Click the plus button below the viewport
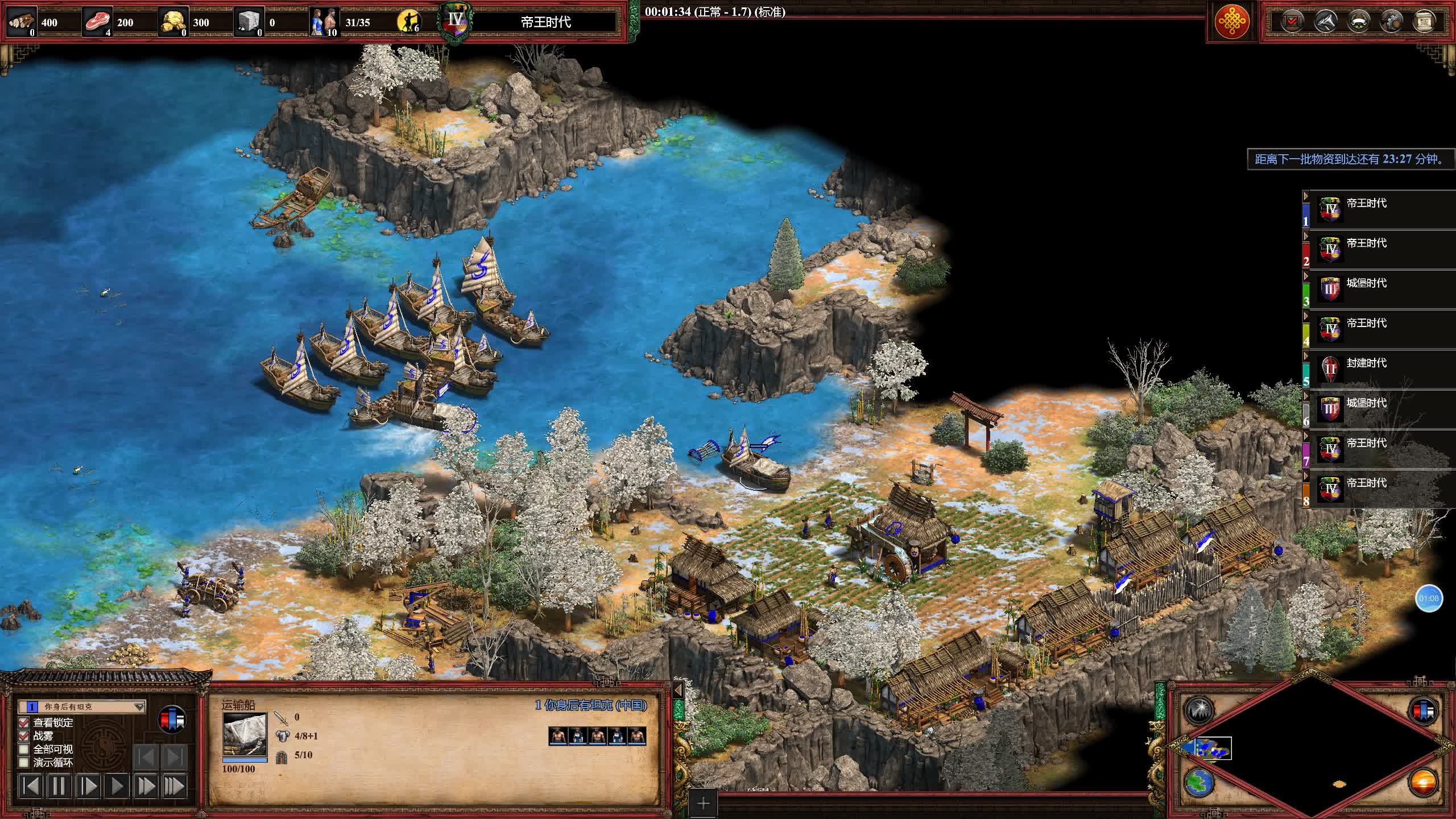 [704, 803]
